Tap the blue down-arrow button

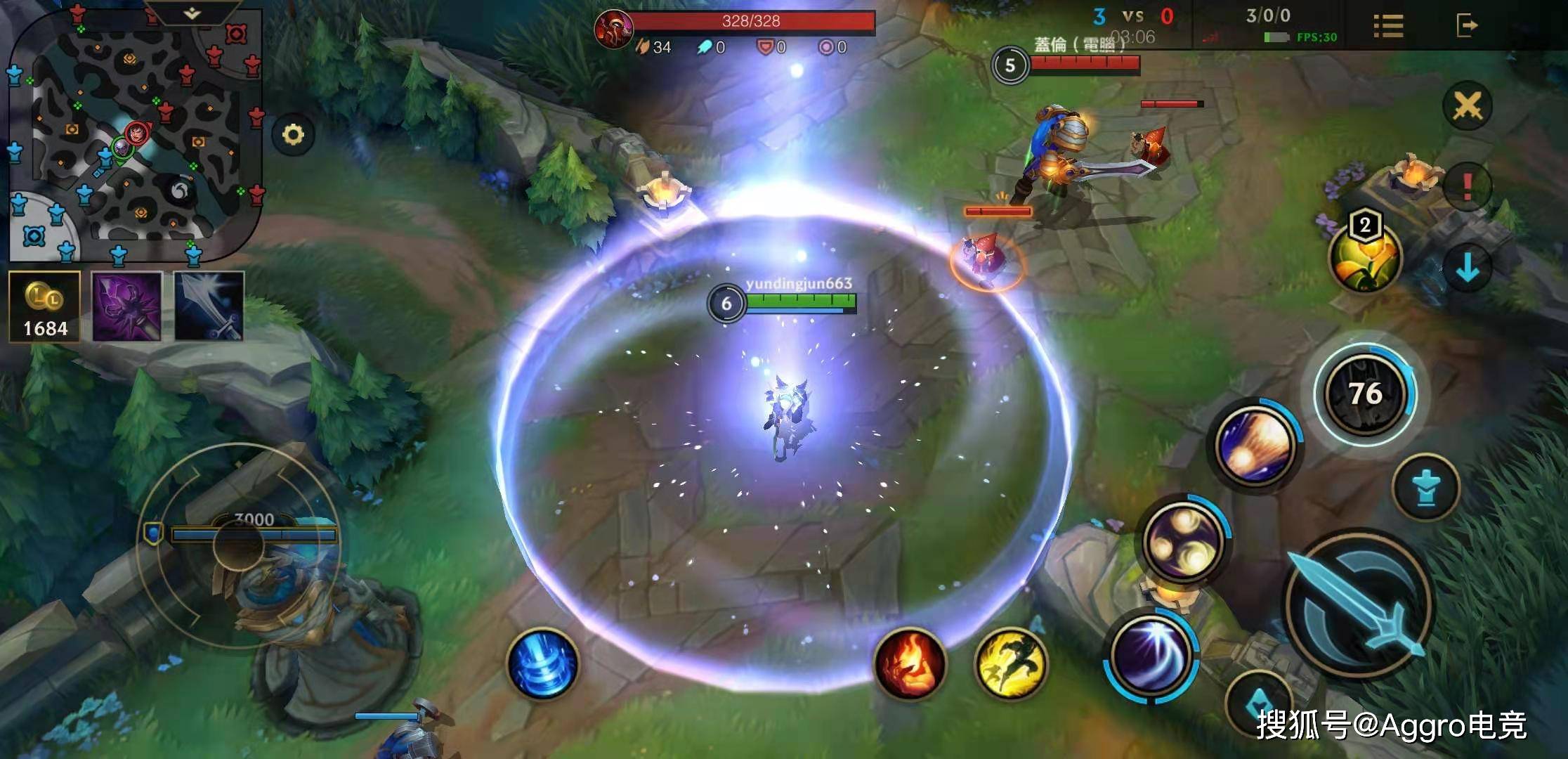[x=1468, y=268]
